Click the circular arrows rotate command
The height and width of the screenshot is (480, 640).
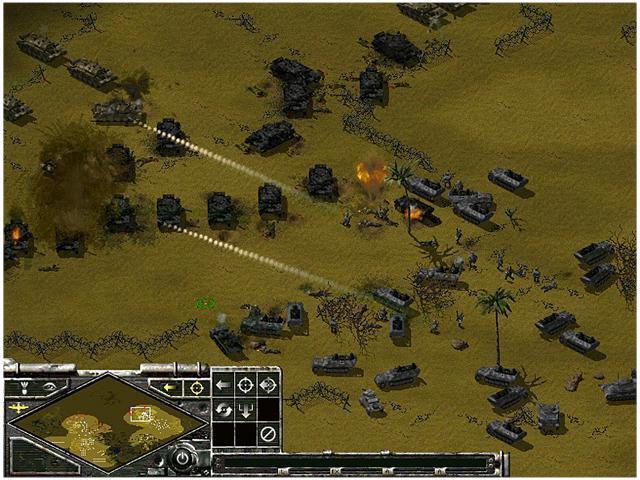coord(223,410)
